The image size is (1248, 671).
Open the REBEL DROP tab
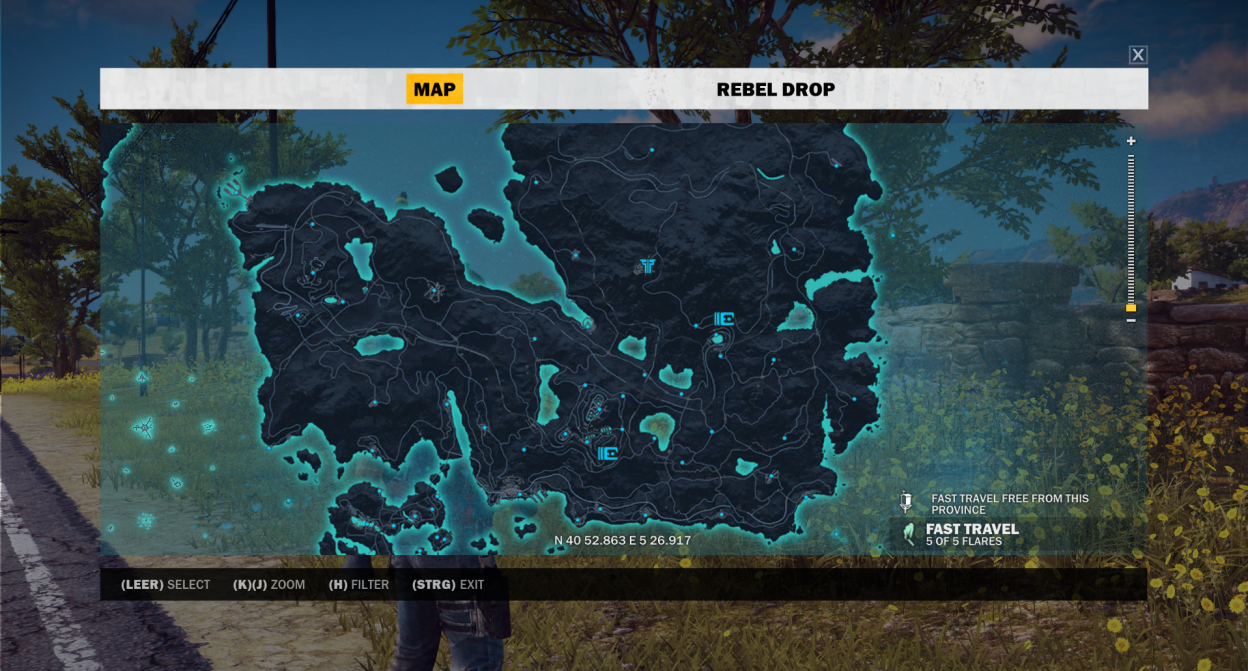click(x=775, y=90)
